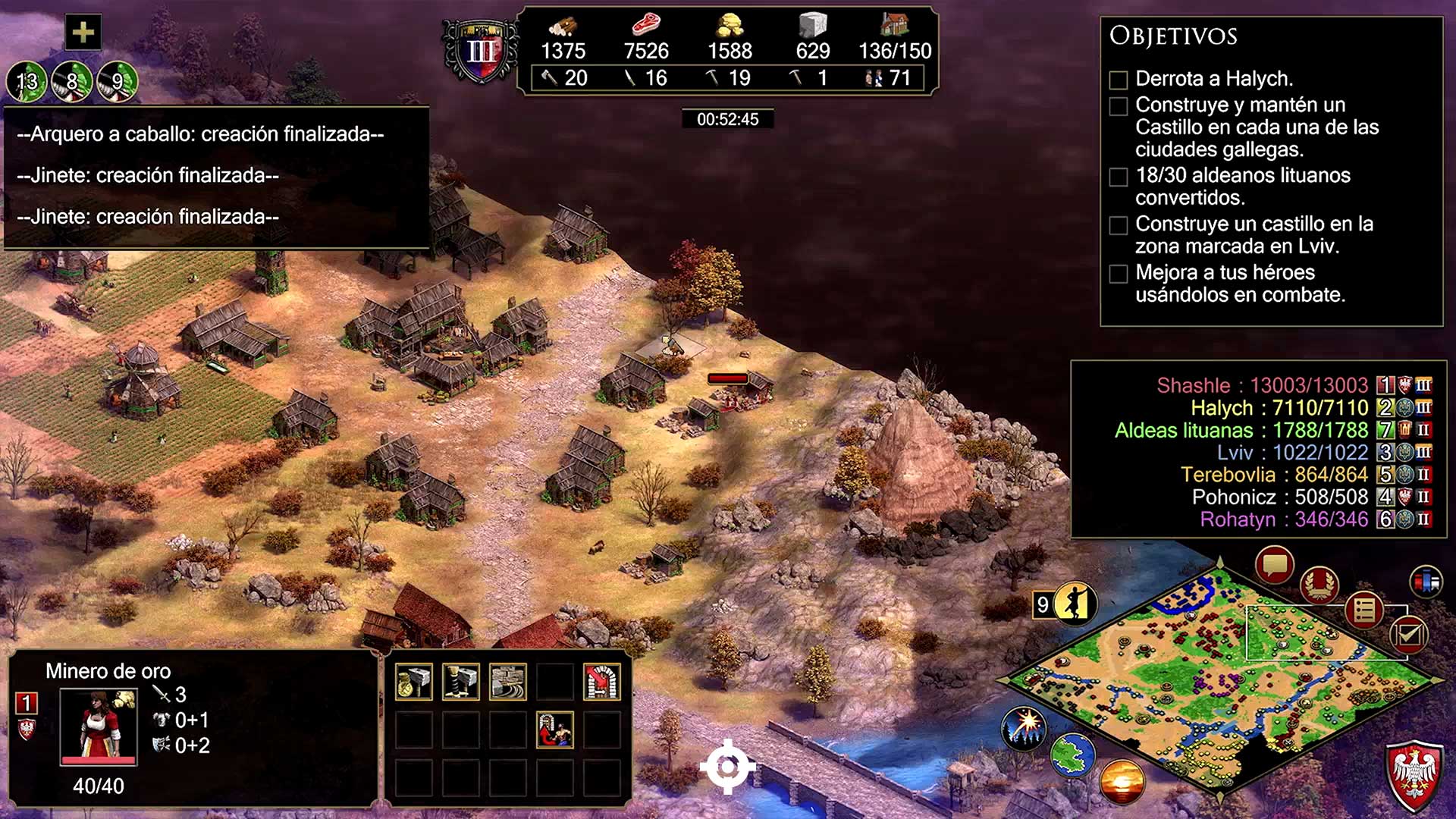Select the group badge numbered 13

tap(27, 81)
